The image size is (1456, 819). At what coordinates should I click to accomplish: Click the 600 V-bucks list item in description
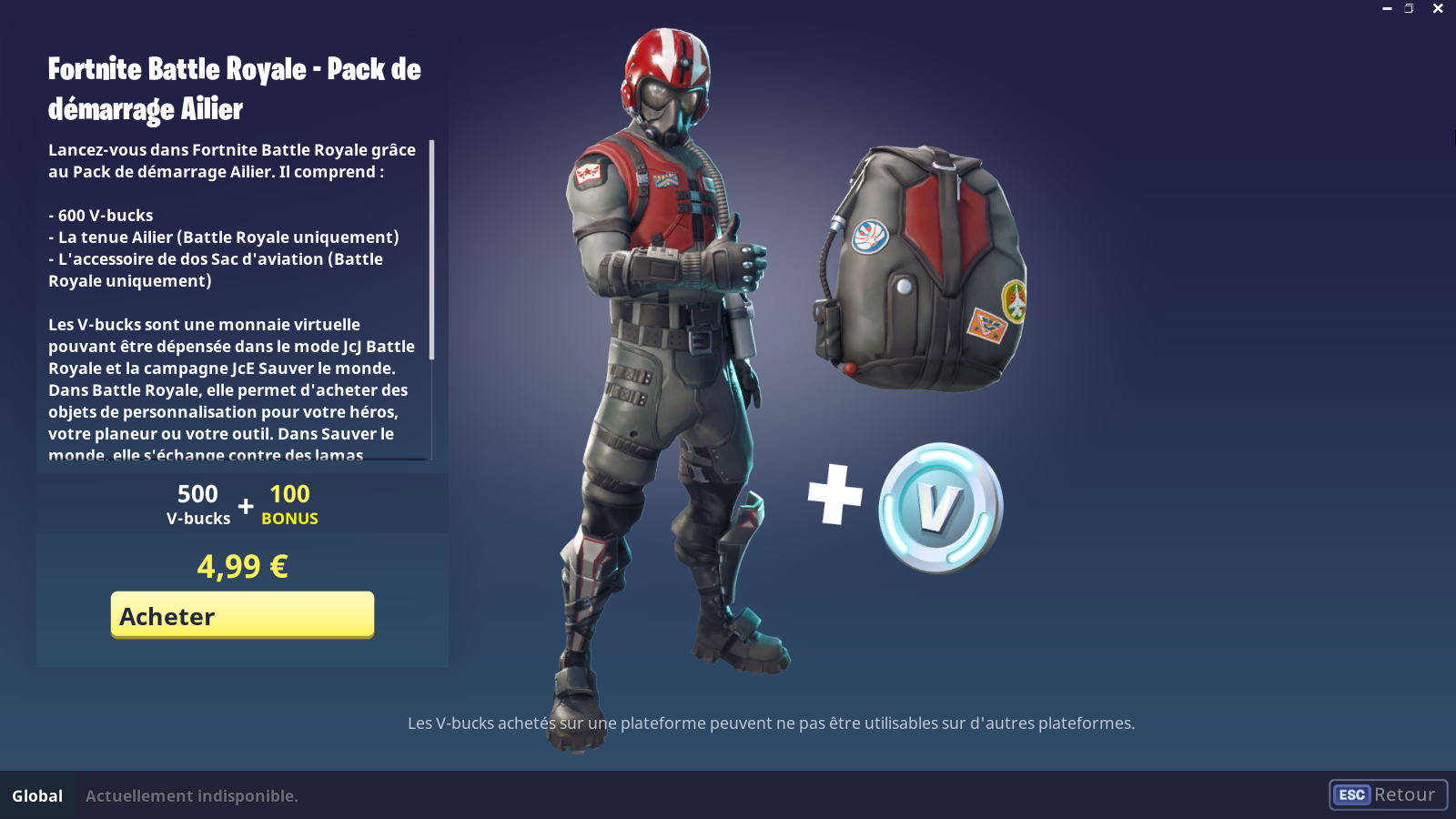coord(100,215)
